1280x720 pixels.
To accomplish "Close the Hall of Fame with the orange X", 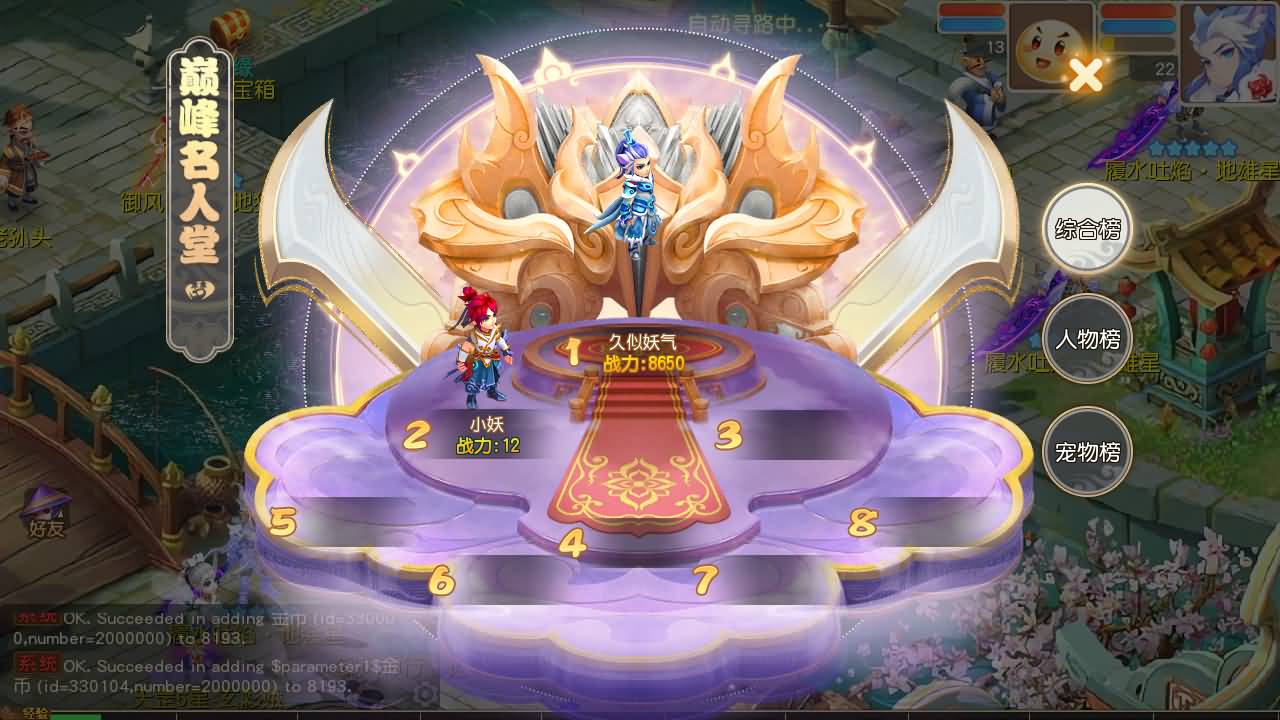I will pos(1086,72).
